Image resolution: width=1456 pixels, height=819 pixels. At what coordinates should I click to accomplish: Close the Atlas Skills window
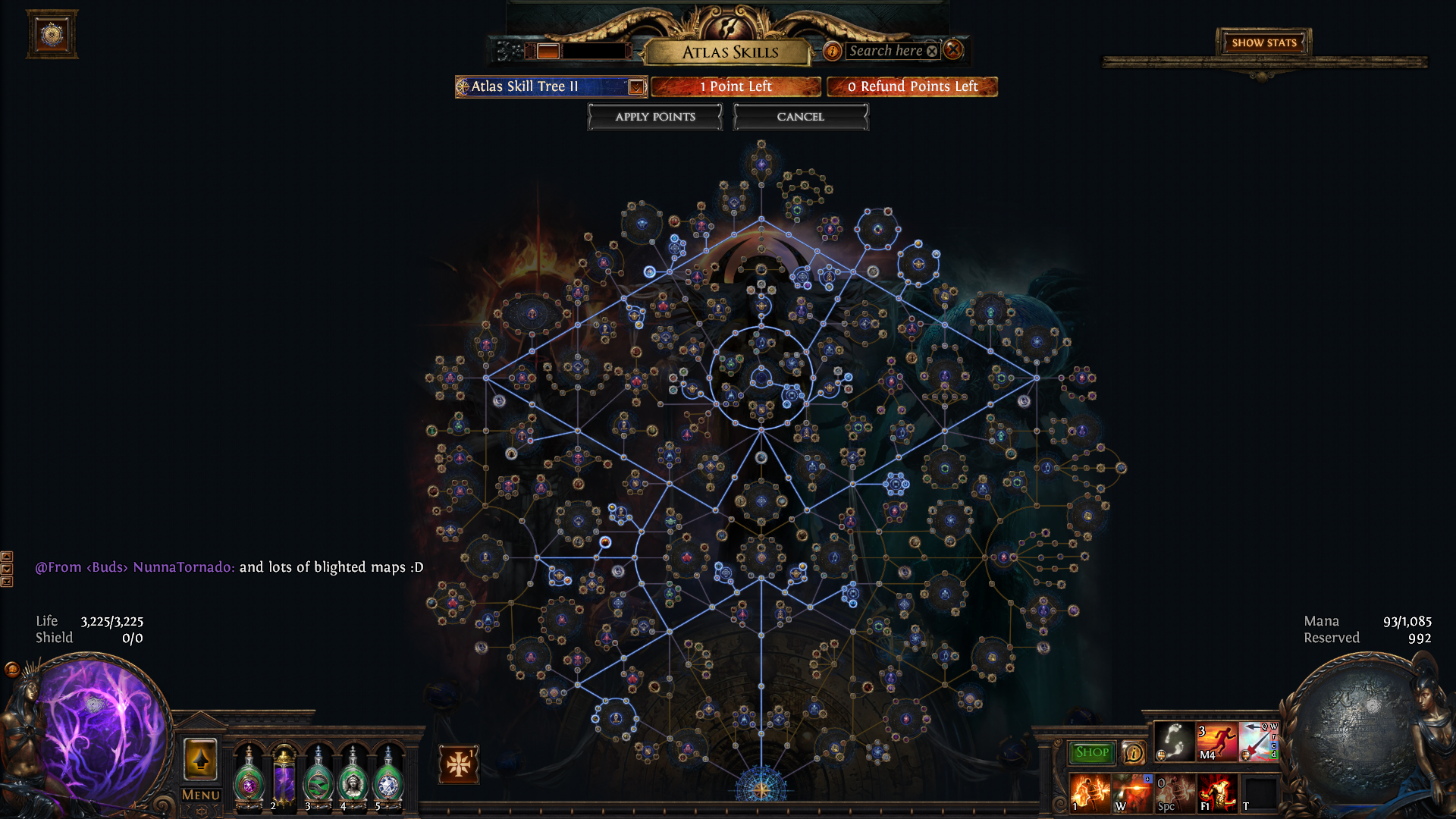[953, 50]
